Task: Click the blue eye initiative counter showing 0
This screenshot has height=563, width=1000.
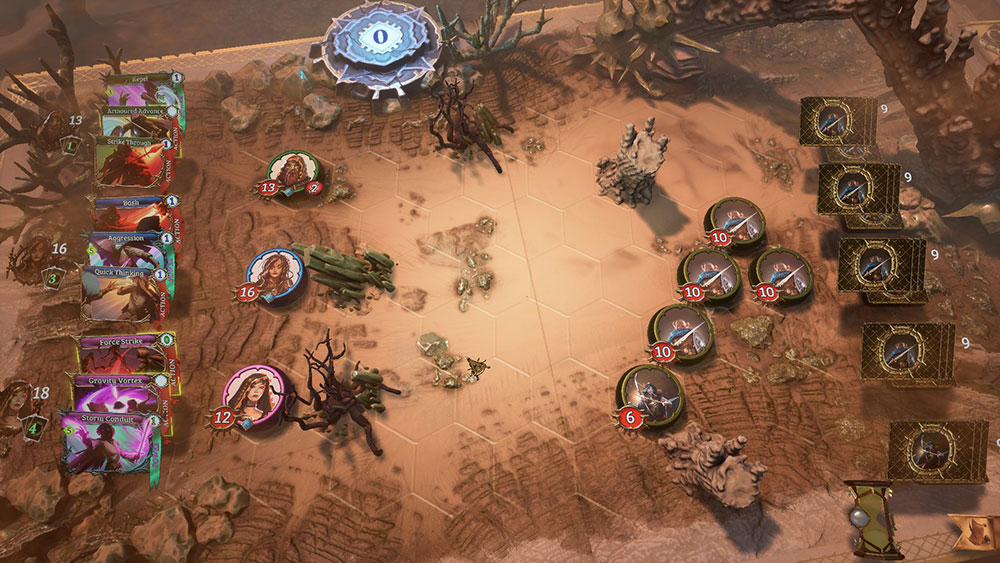Action: click(x=380, y=38)
